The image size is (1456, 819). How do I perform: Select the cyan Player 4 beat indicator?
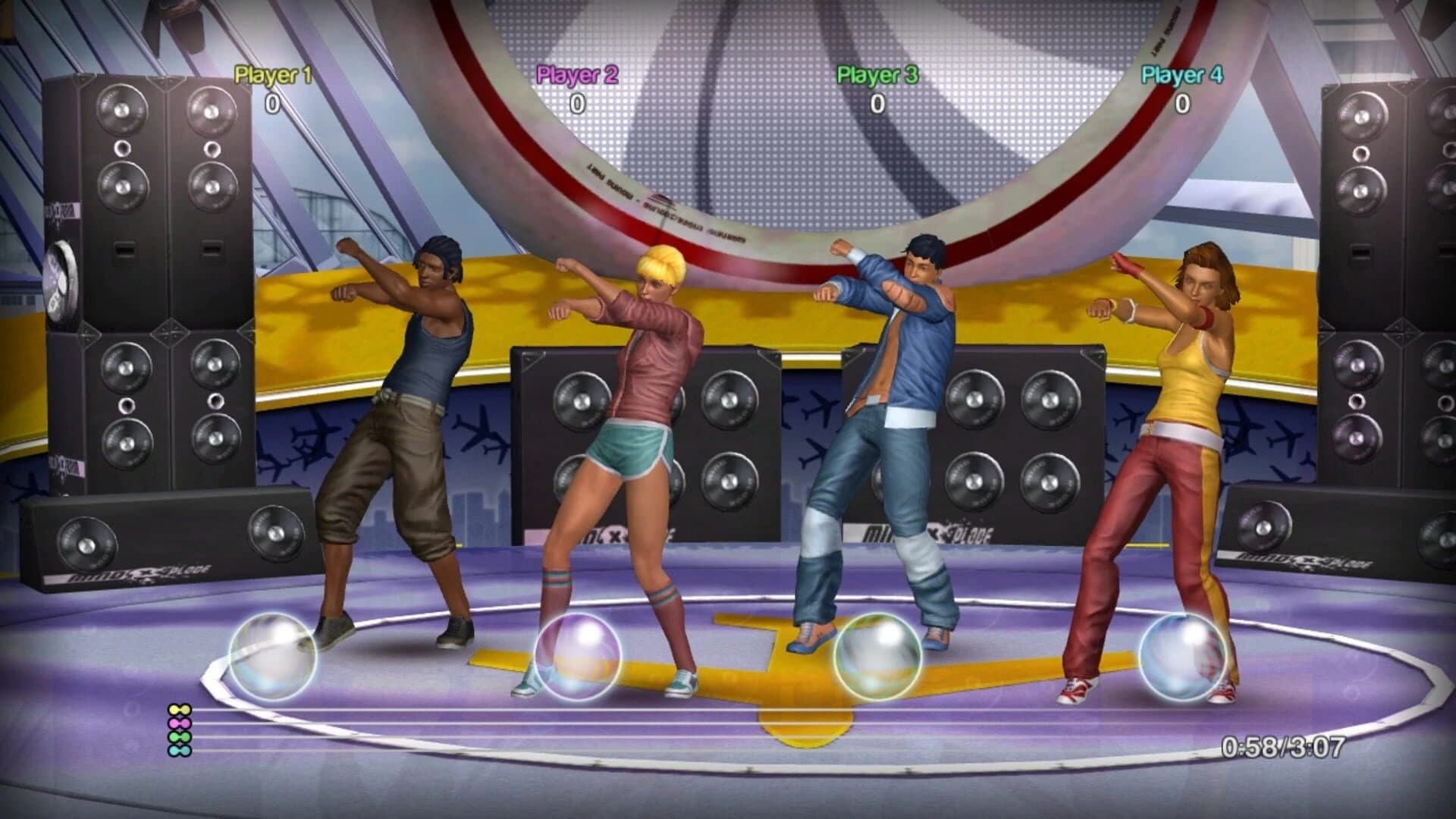(180, 751)
